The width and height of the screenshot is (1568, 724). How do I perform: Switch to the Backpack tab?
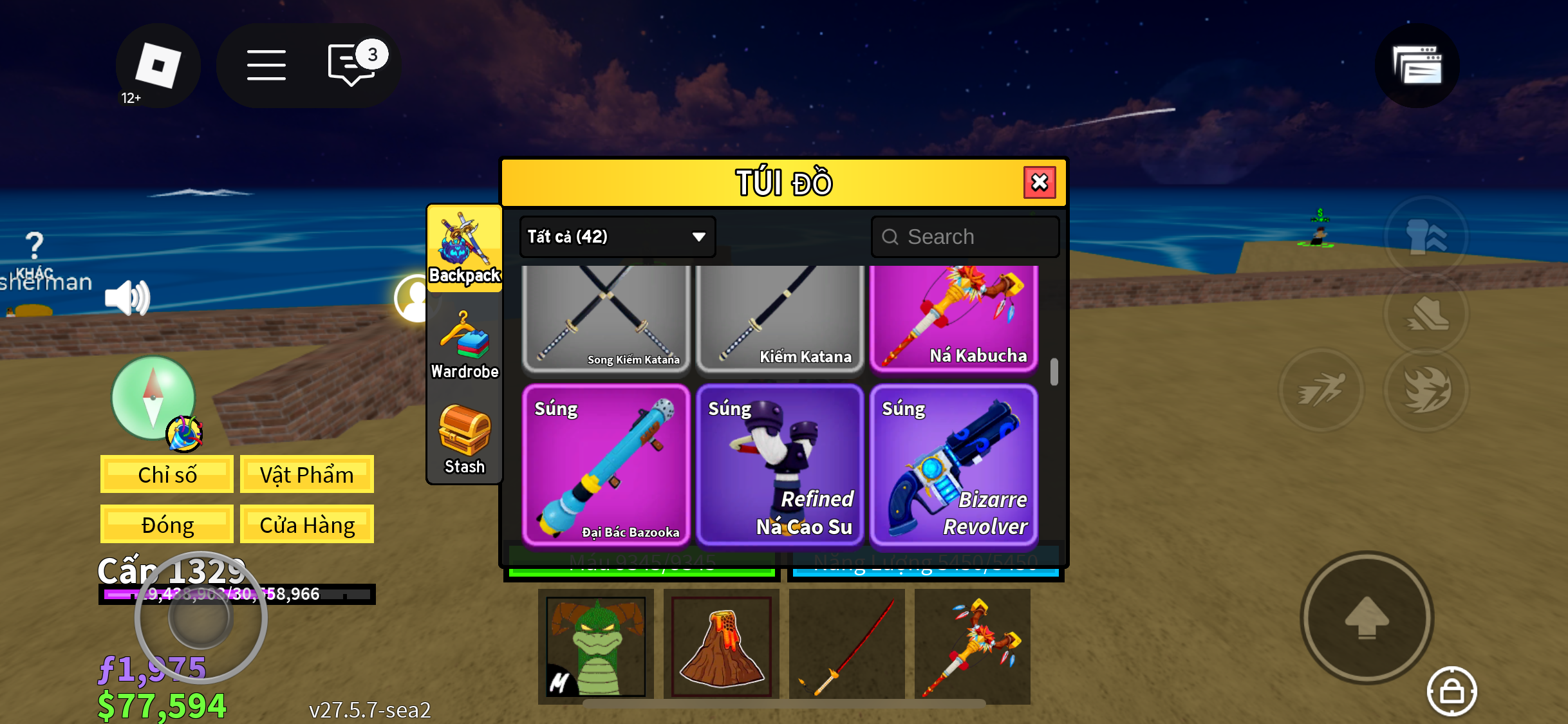tap(464, 249)
